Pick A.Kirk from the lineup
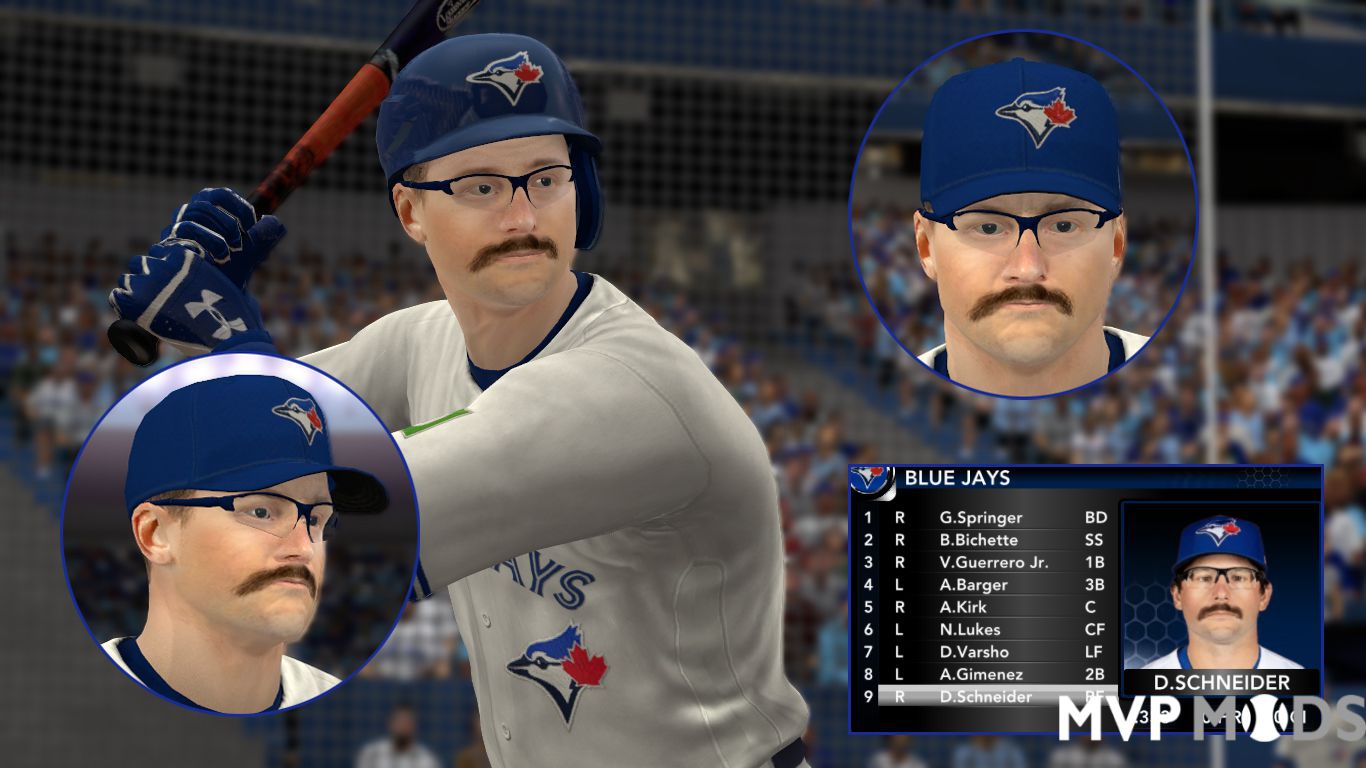 click(962, 607)
